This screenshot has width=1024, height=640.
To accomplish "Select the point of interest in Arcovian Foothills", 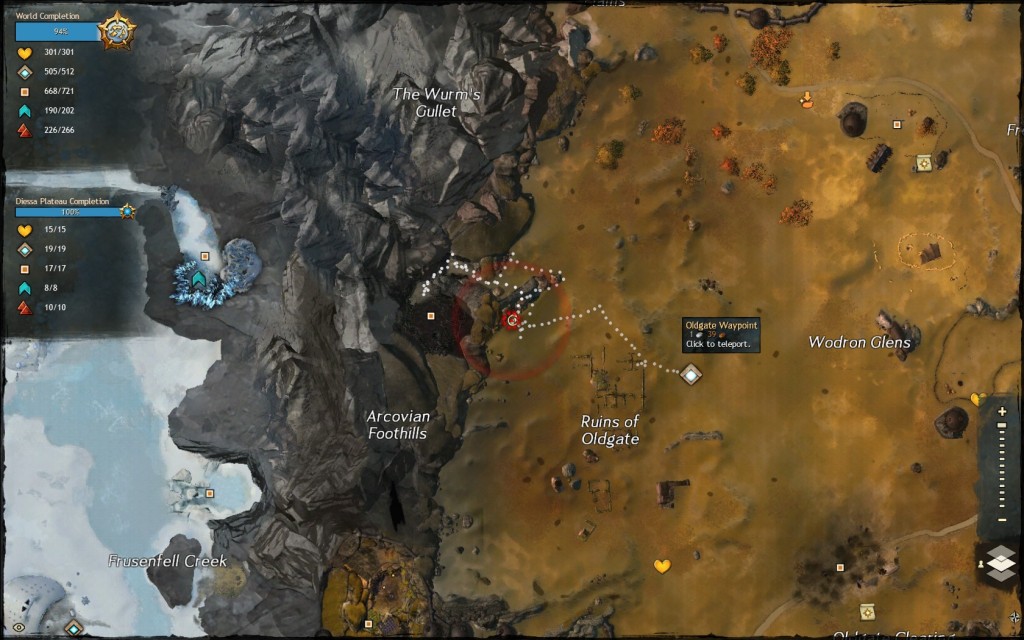I will (x=431, y=315).
